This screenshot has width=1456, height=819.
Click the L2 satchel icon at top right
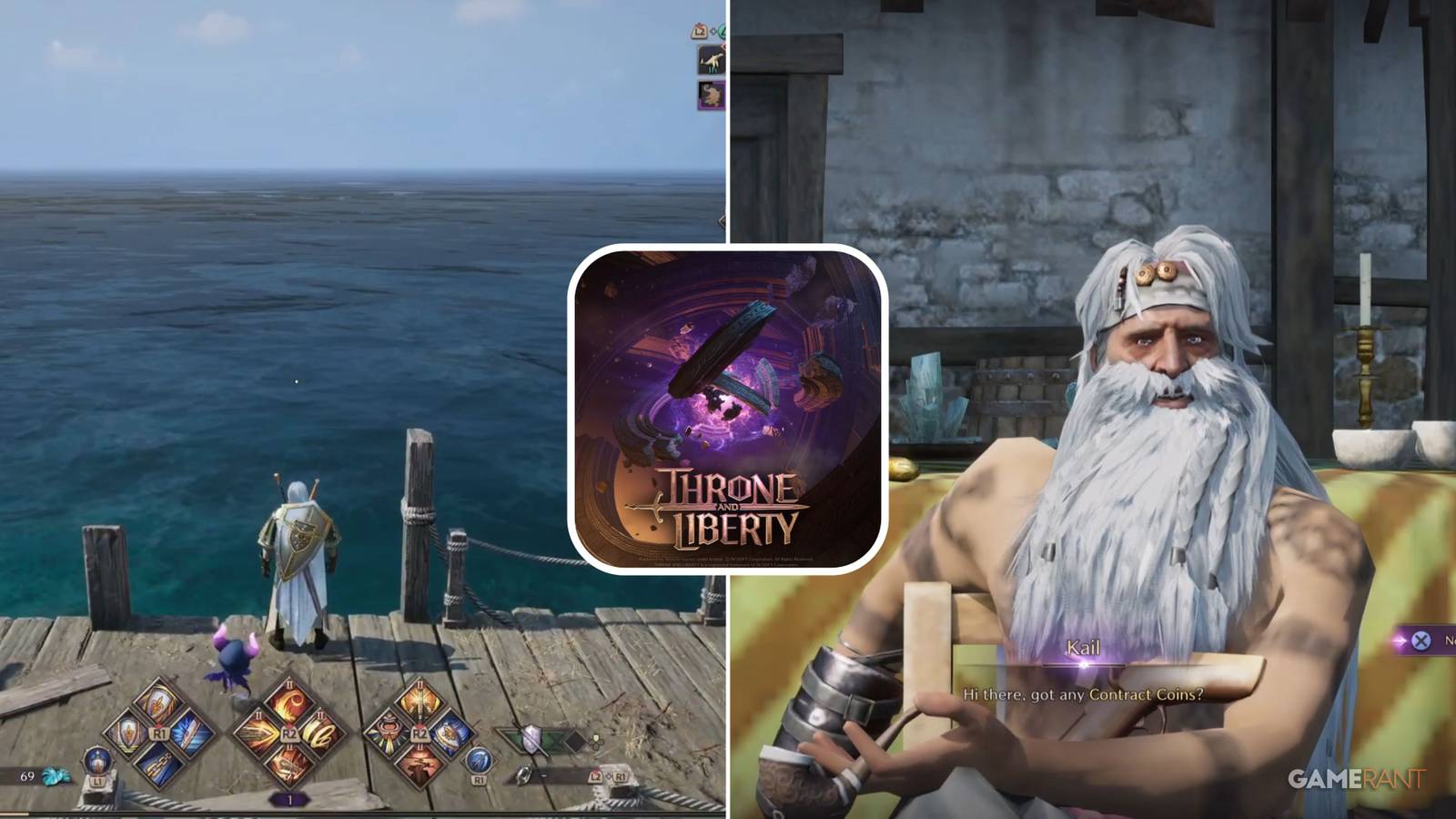[x=700, y=31]
